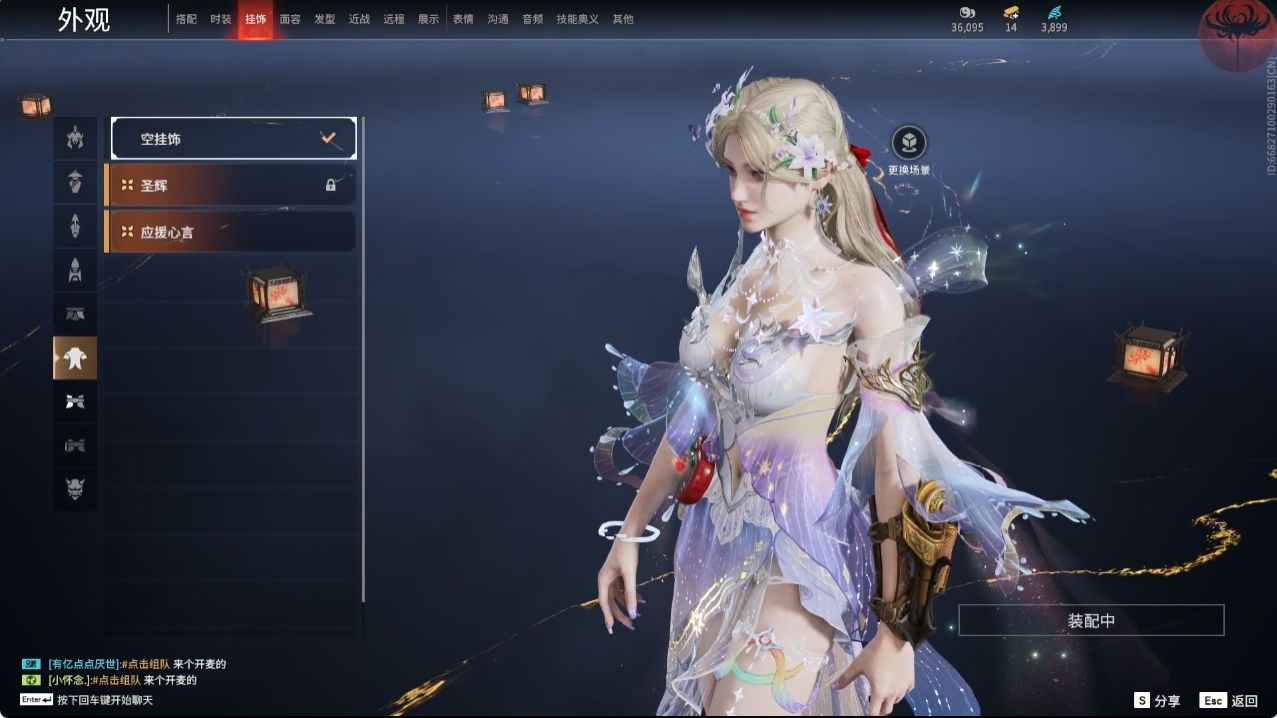Select the locked 圣辉 accessory

click(230, 185)
